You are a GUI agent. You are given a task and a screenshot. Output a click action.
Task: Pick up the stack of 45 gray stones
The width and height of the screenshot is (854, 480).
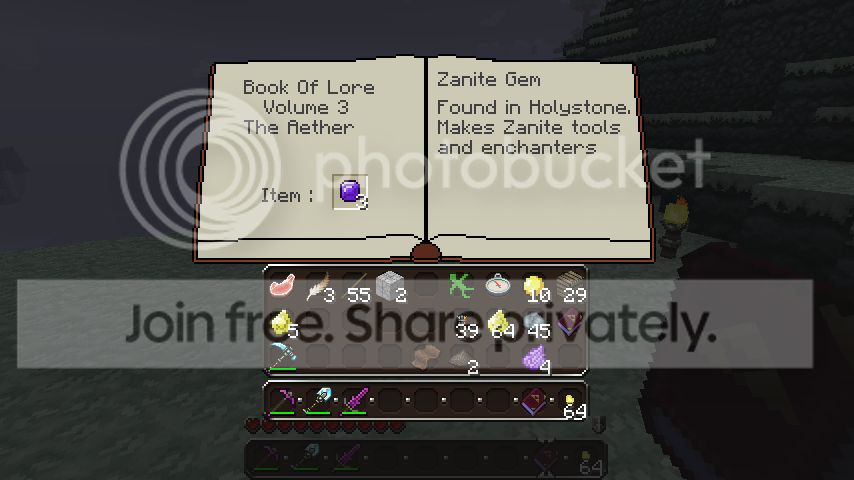pyautogui.click(x=534, y=323)
